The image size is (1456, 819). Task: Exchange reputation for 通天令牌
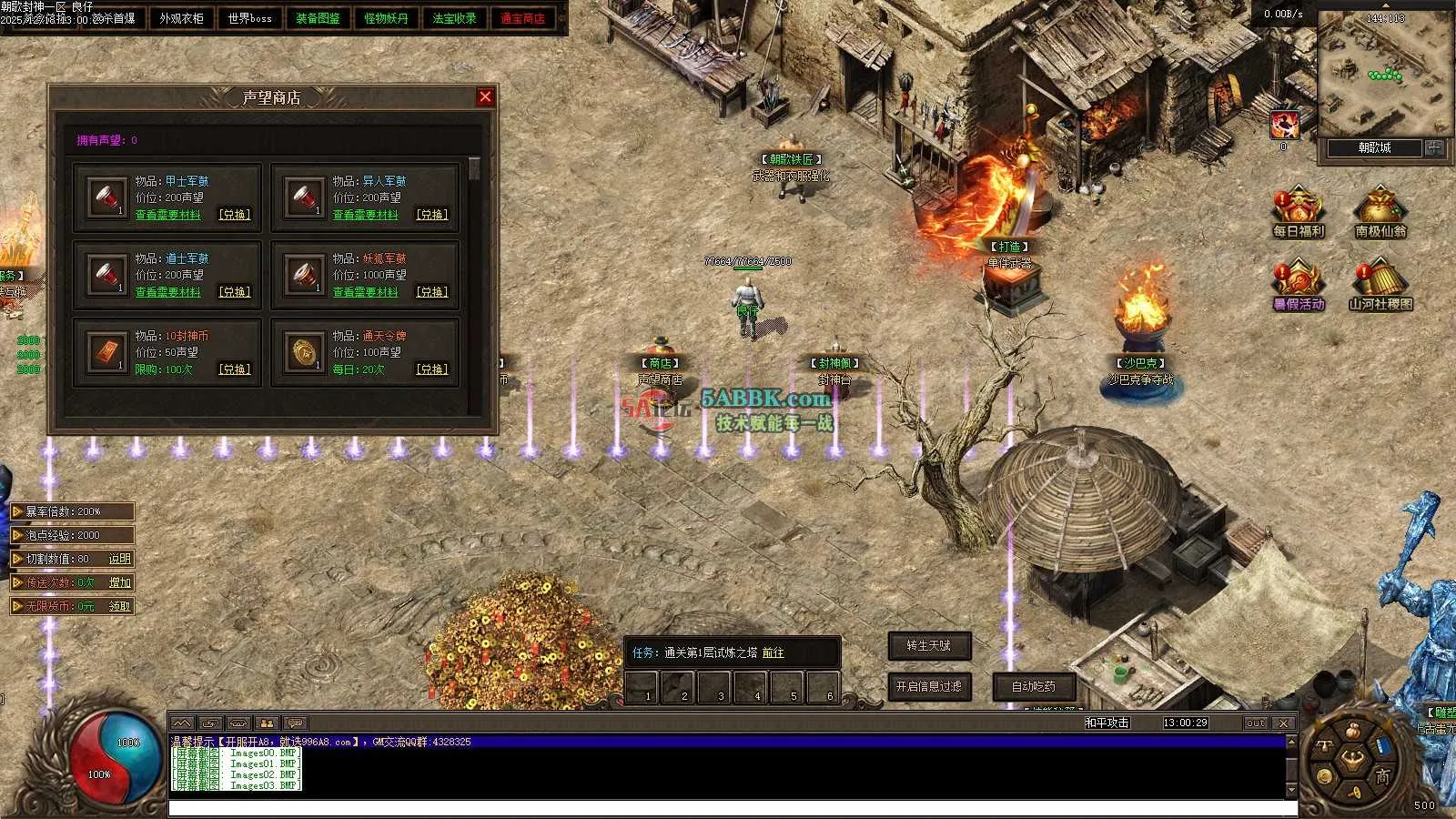432,369
